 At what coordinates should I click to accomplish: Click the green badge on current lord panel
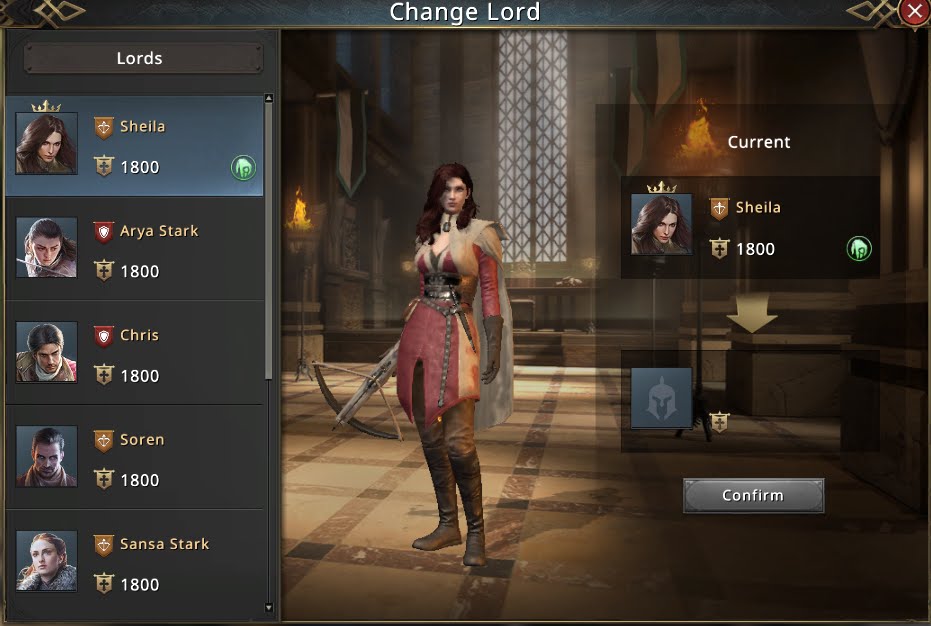pyautogui.click(x=858, y=249)
